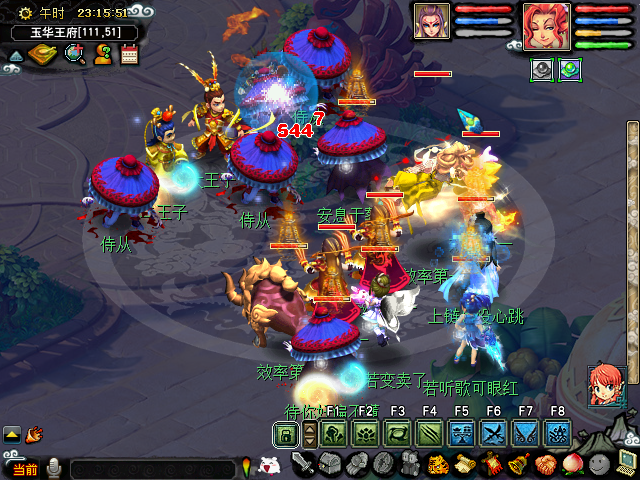This screenshot has height=480, width=640.
Task: Click the golden bell icon
Action: point(518,464)
